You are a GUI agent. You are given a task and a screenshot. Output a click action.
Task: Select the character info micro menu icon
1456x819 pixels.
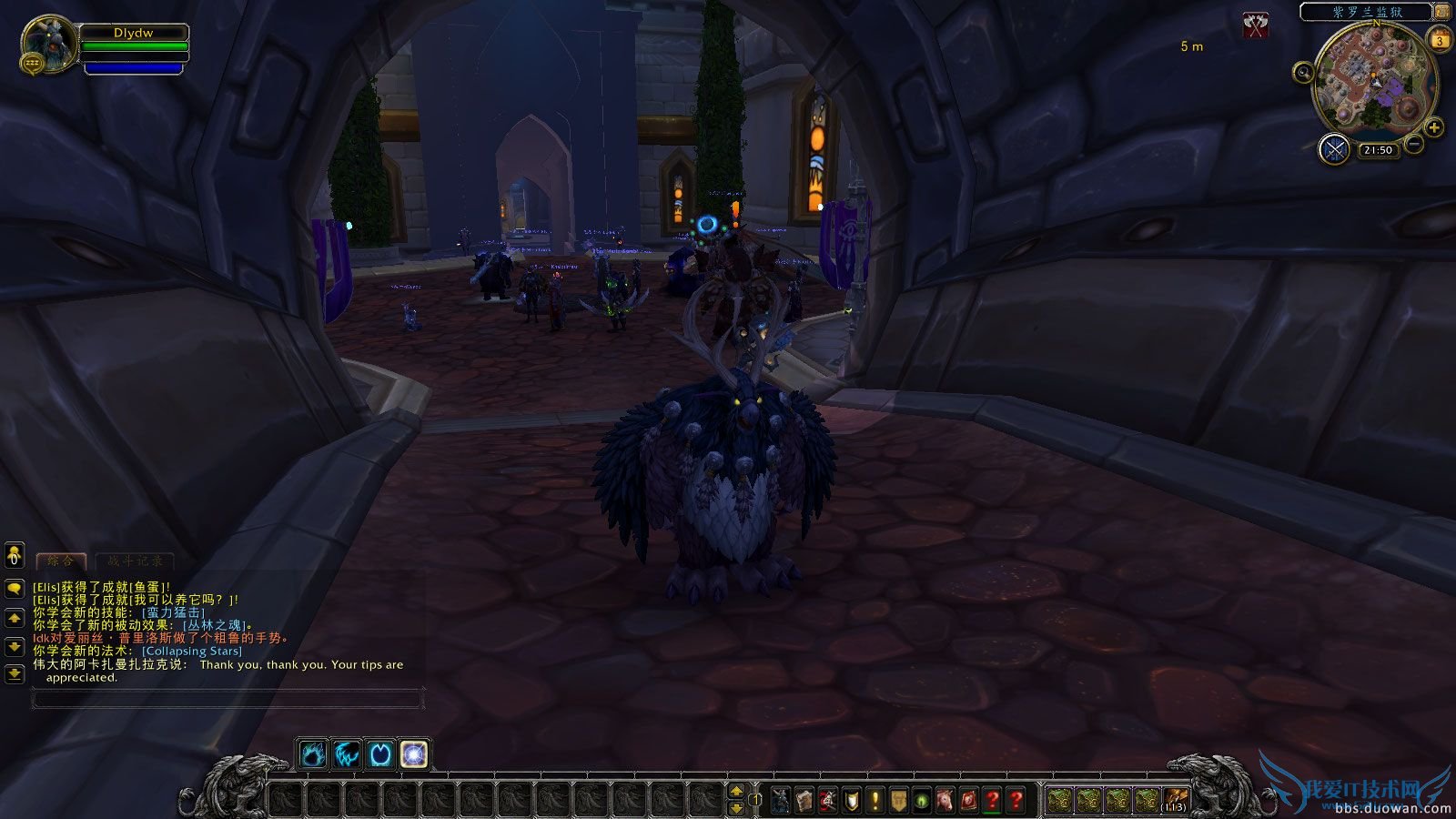(781, 800)
